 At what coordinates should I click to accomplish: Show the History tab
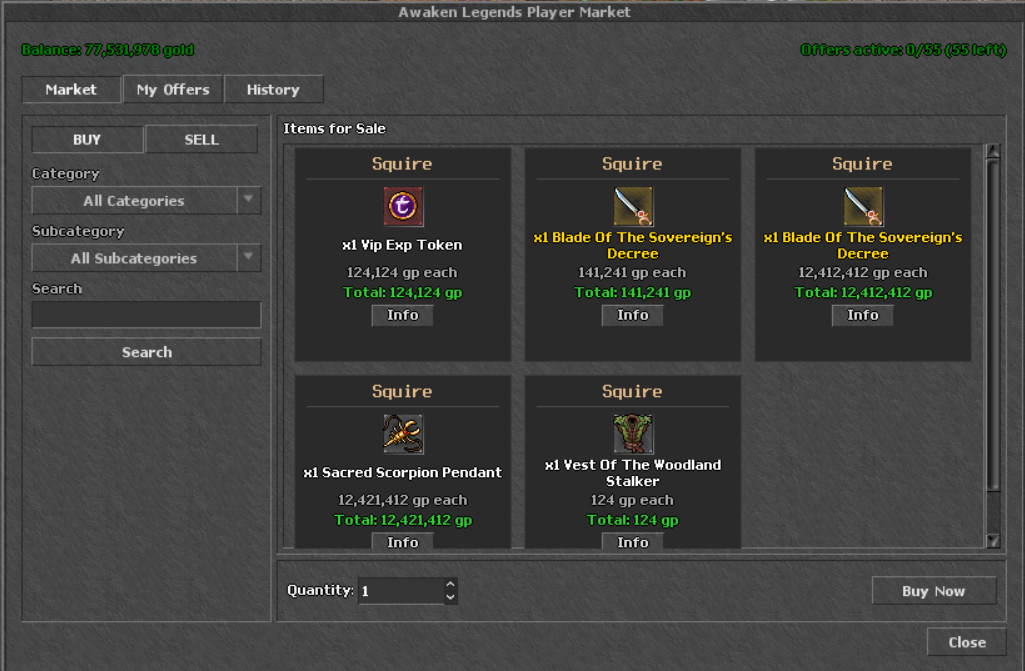tap(273, 89)
